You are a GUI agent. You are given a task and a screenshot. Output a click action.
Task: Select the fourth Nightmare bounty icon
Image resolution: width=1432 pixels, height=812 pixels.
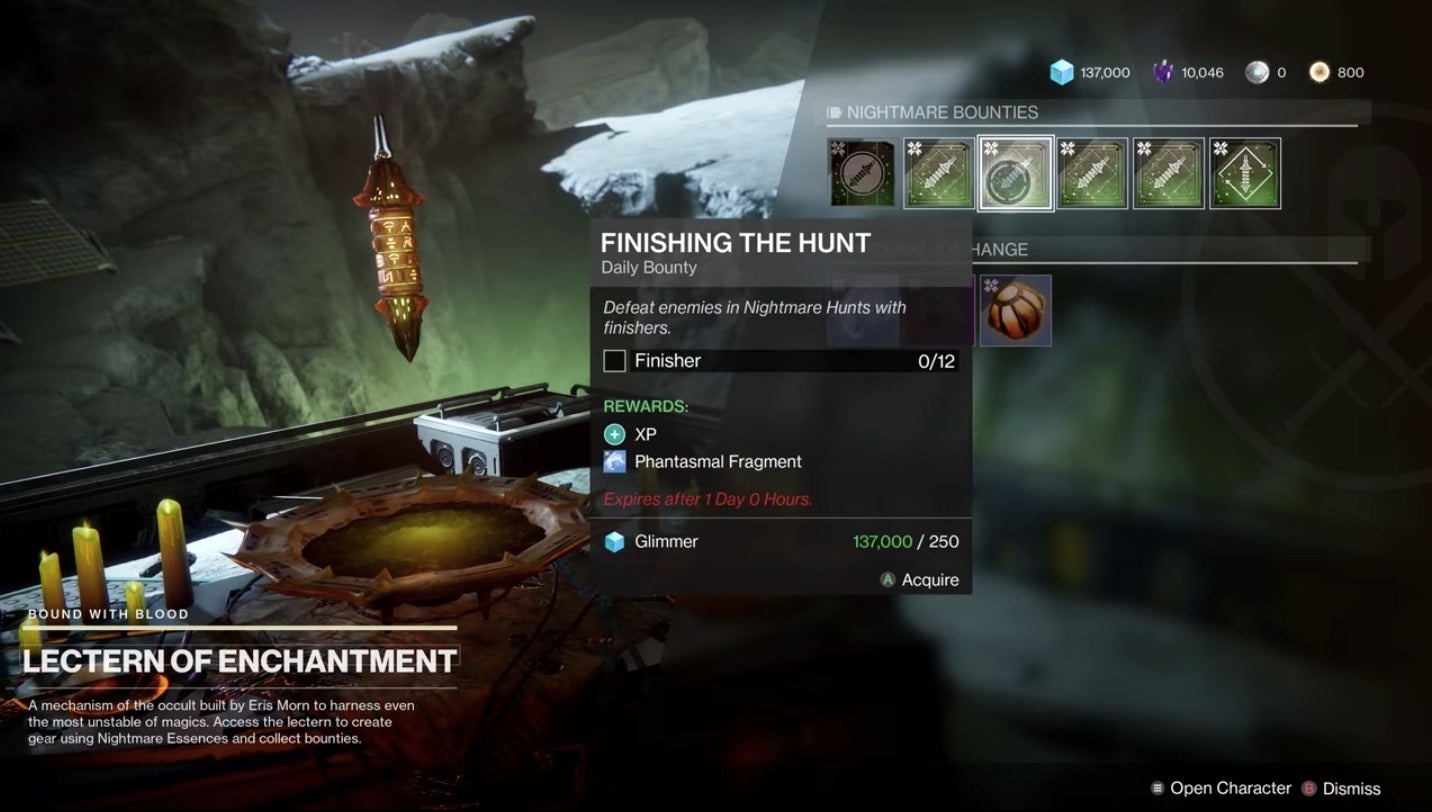tap(1090, 173)
